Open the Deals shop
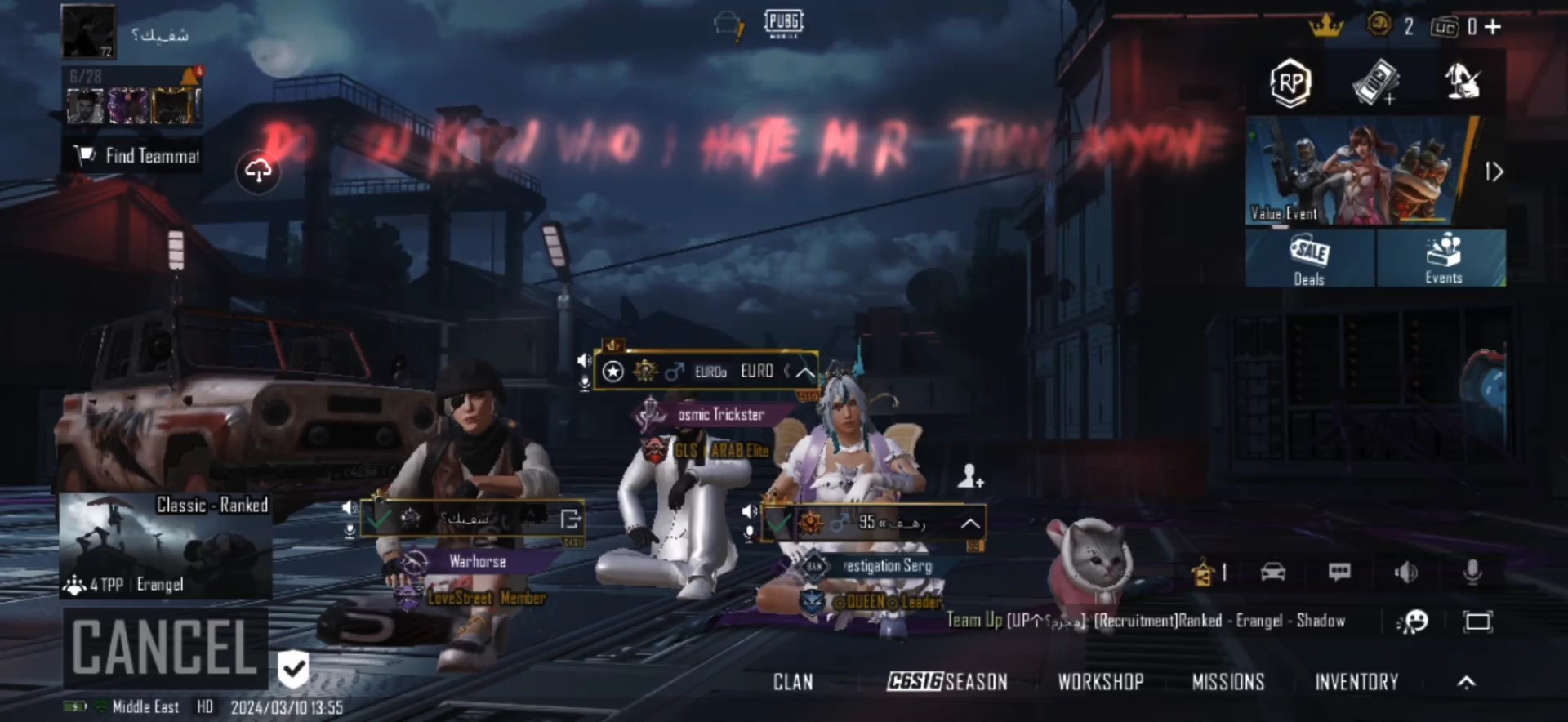Screen dimensions: 1568x722 point(1309,258)
